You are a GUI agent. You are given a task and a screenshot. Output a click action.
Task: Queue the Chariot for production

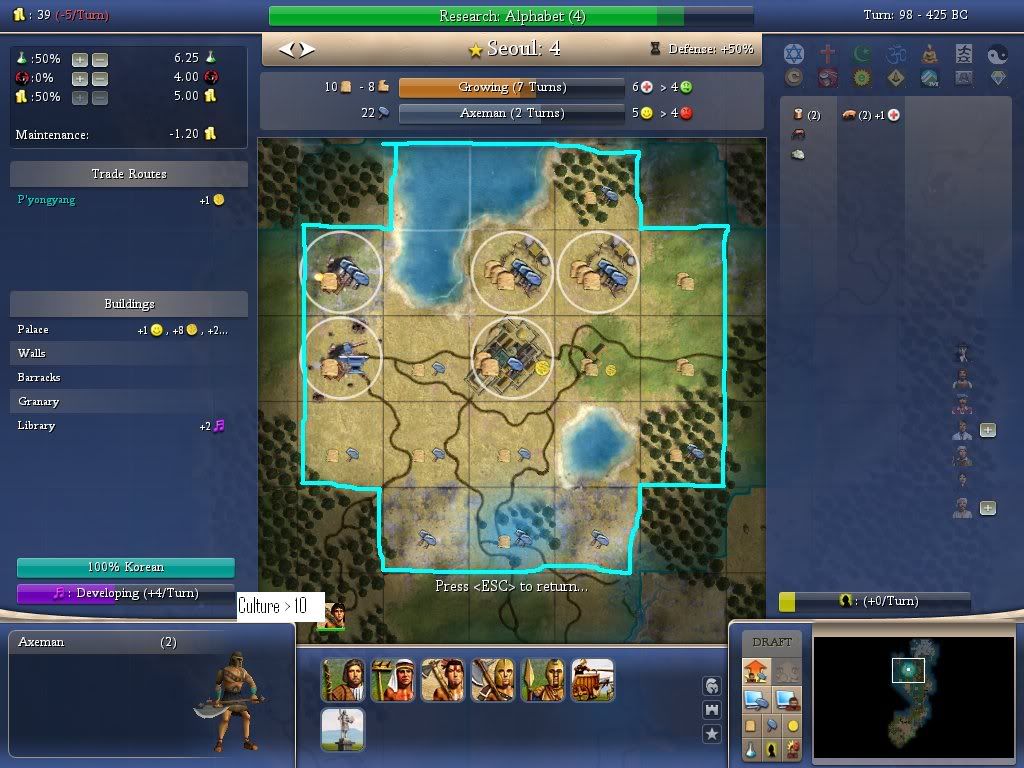coord(592,680)
